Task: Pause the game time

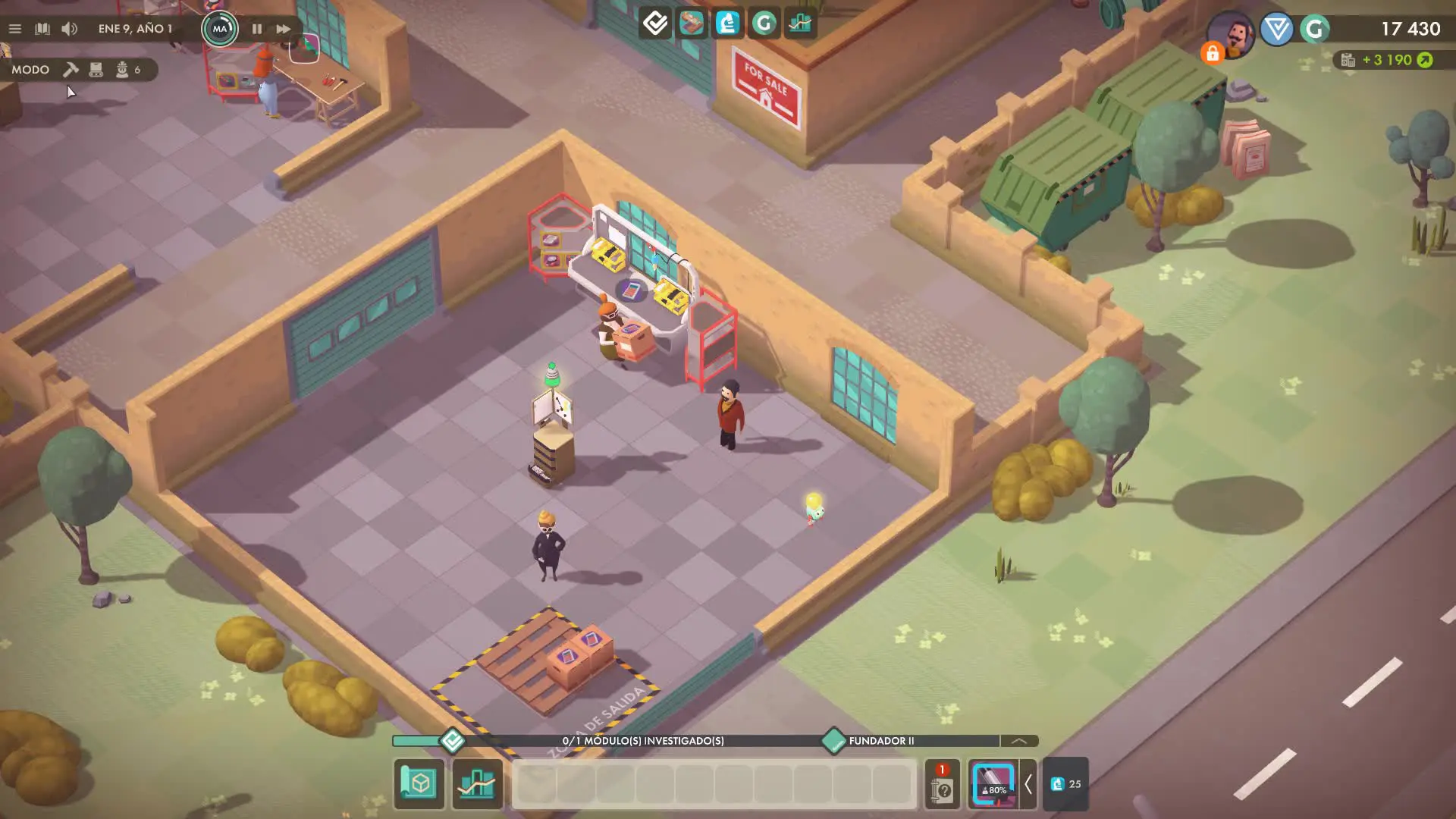Action: 257,29
